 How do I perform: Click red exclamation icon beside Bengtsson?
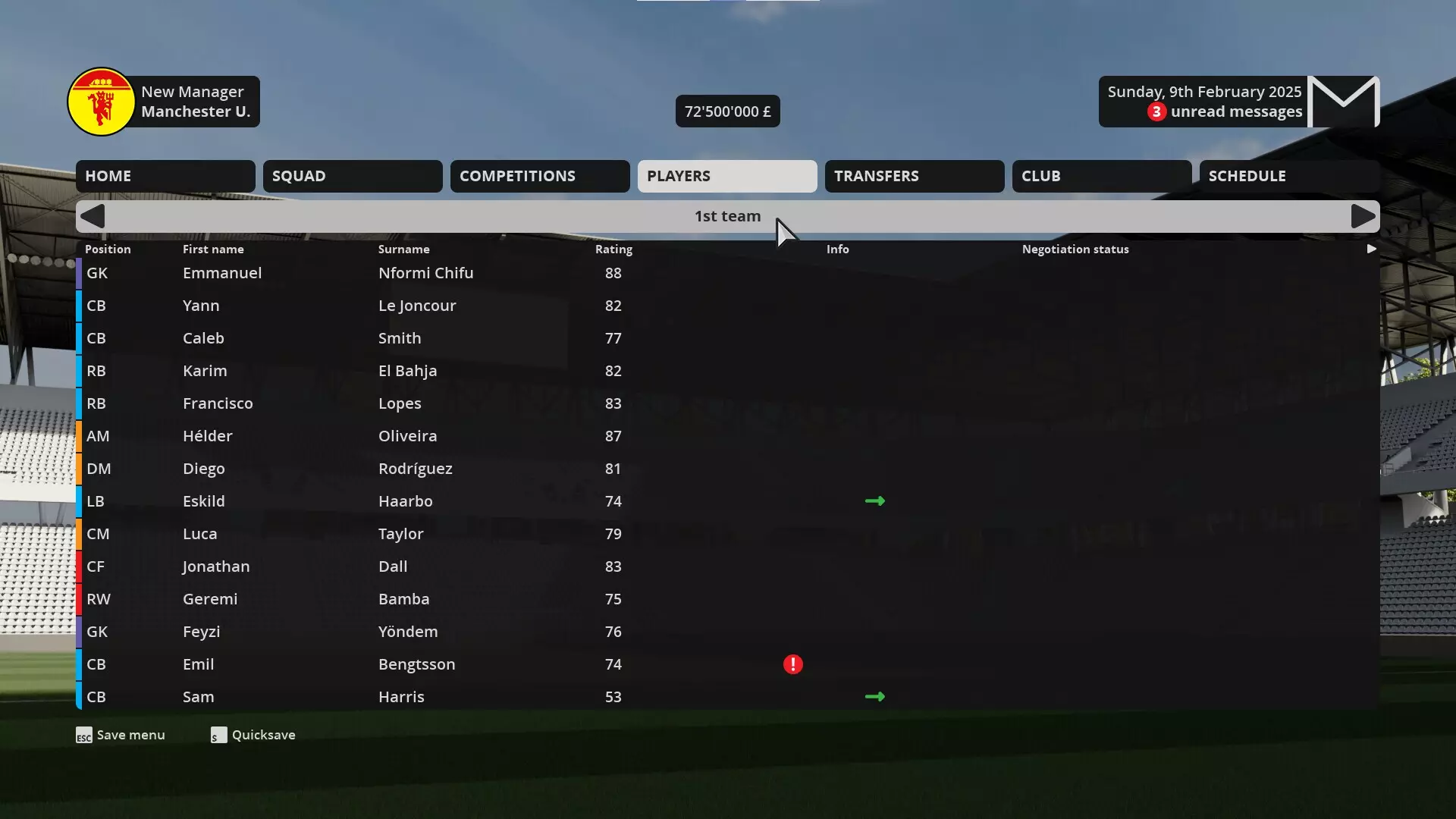click(x=792, y=664)
